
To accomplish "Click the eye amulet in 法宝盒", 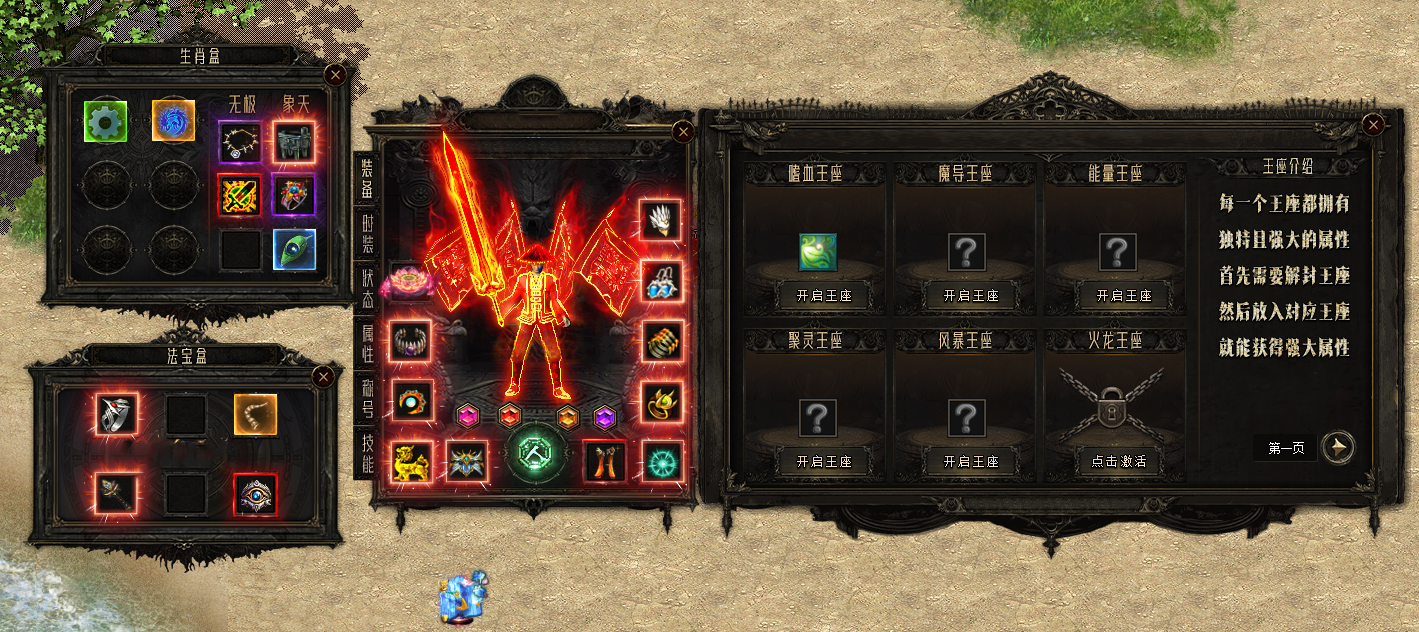I will (x=254, y=494).
